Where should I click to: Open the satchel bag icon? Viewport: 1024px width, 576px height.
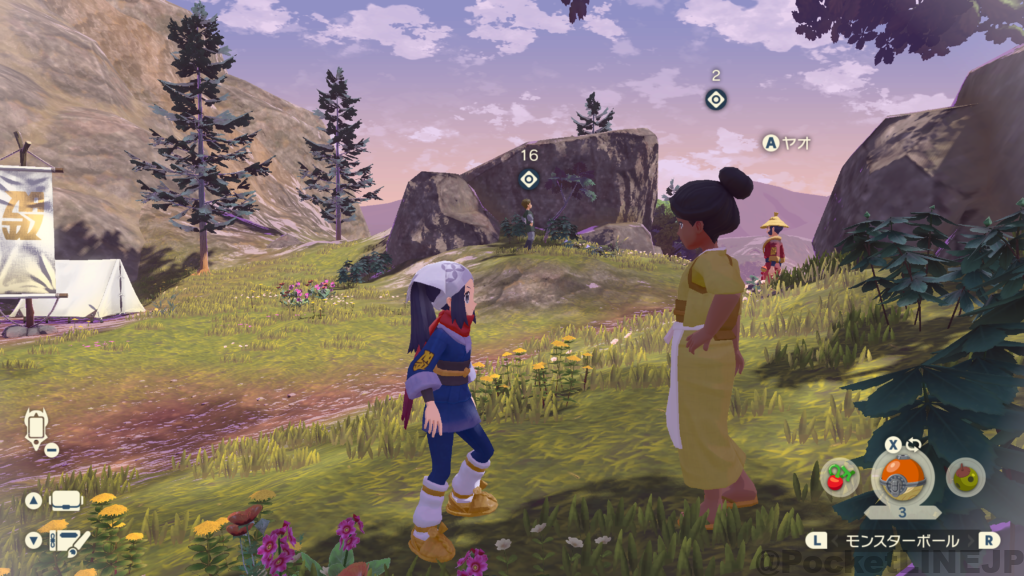[x=67, y=501]
